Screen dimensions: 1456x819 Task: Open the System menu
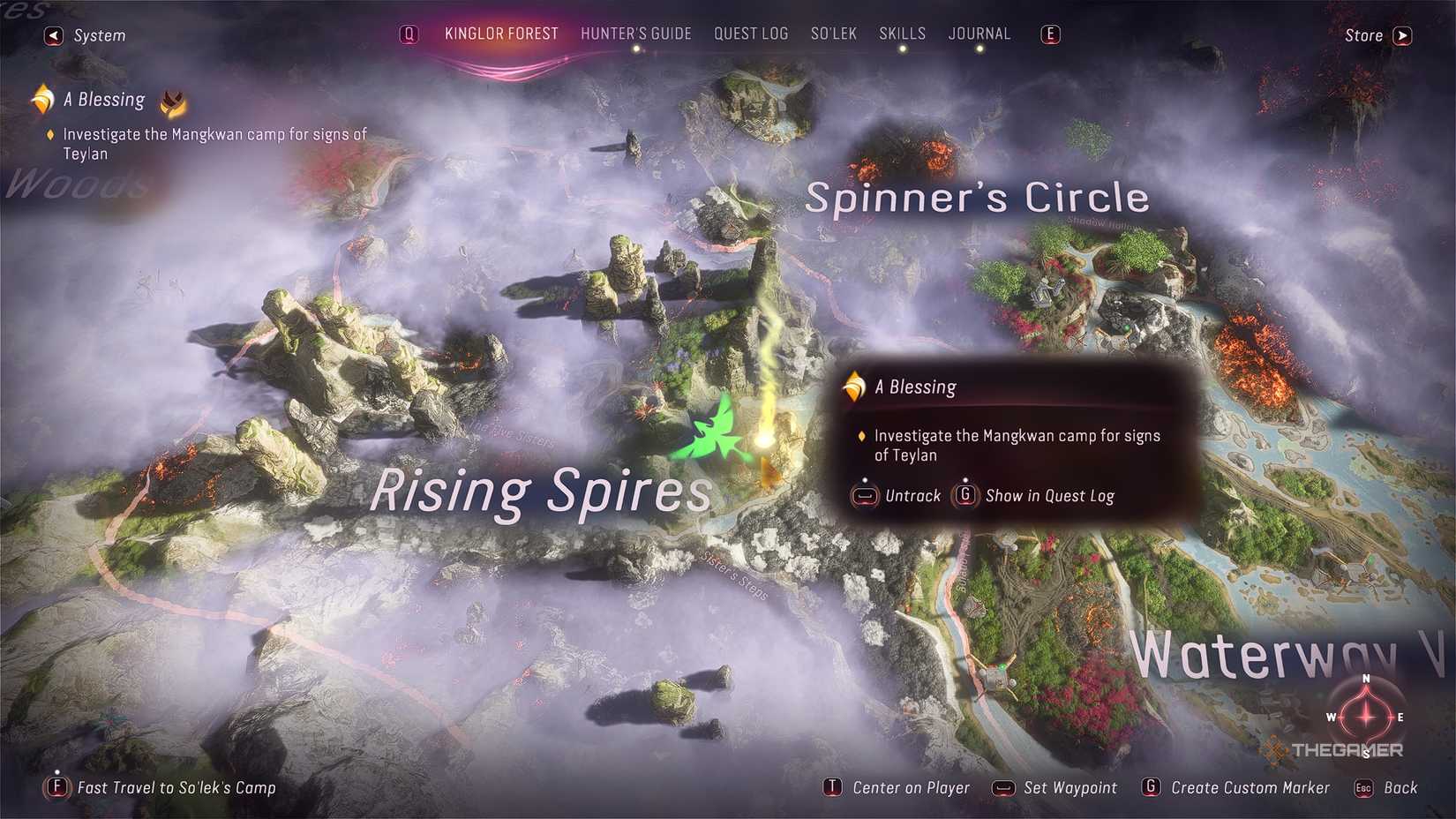tap(86, 36)
